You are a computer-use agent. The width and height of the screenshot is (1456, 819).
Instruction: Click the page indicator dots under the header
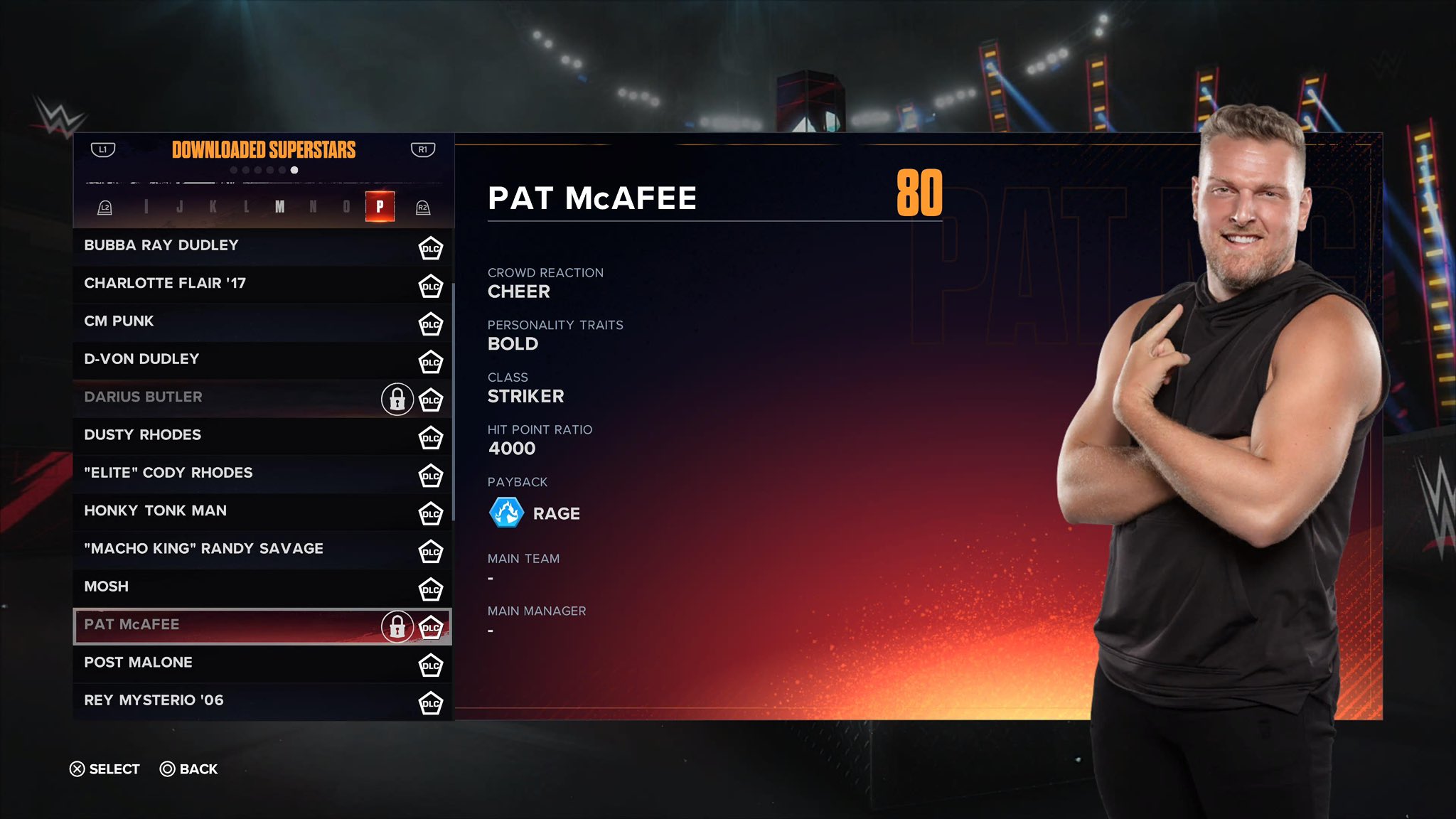point(264,168)
